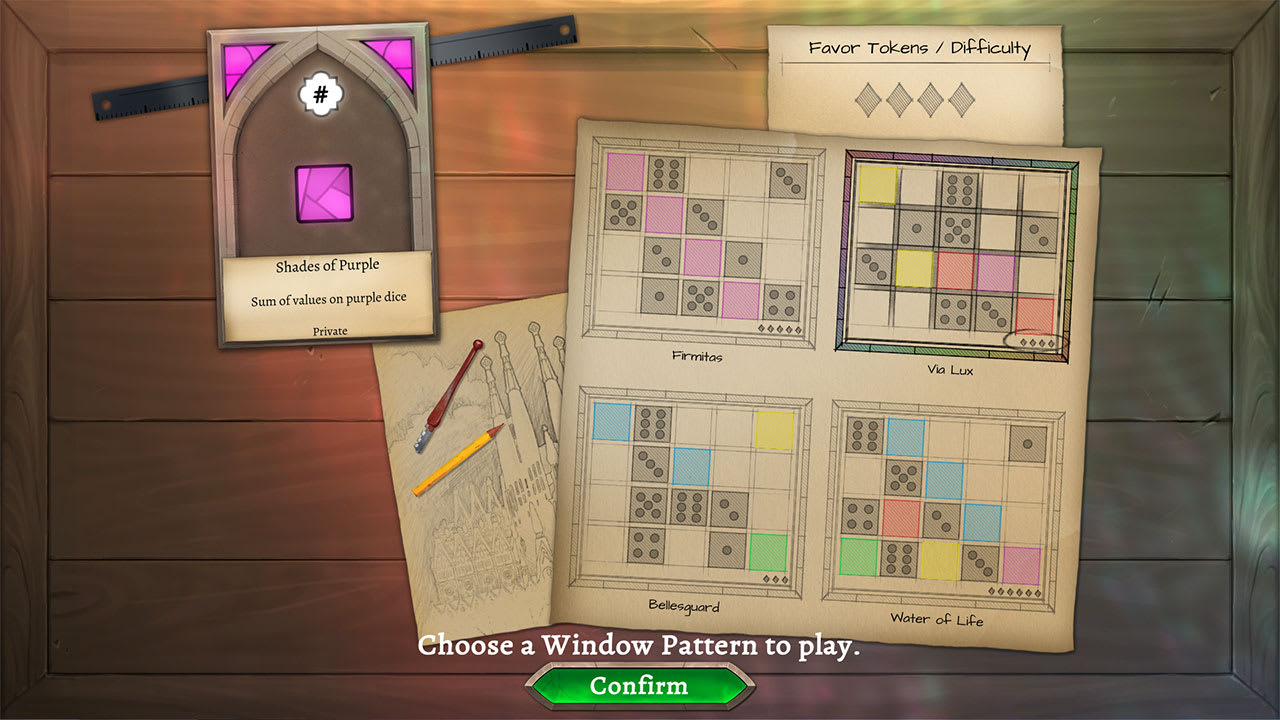Select the pink swatch in Water of Life
Screen dimensions: 1280x720
point(1022,565)
